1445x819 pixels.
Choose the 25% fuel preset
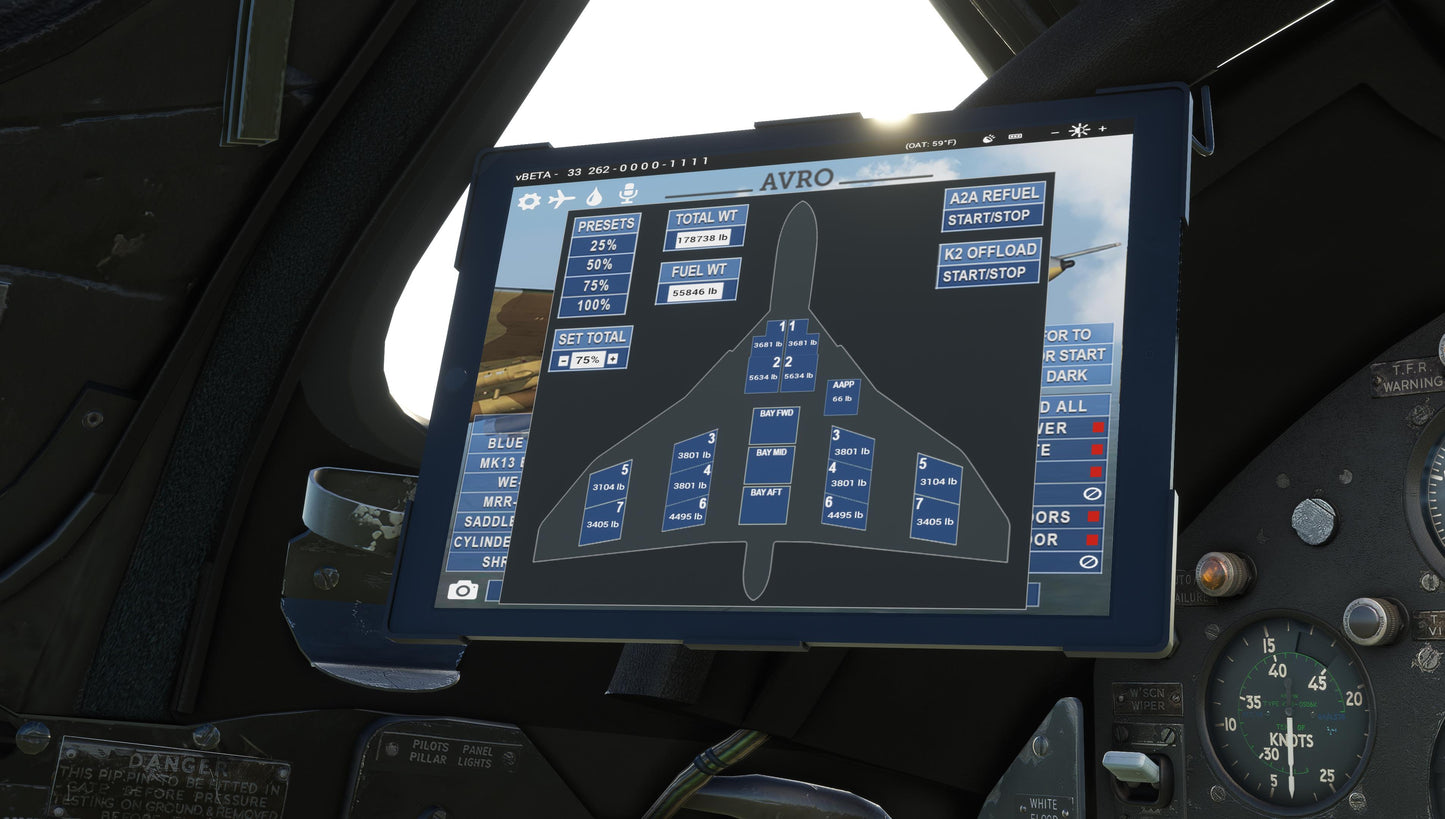click(603, 245)
